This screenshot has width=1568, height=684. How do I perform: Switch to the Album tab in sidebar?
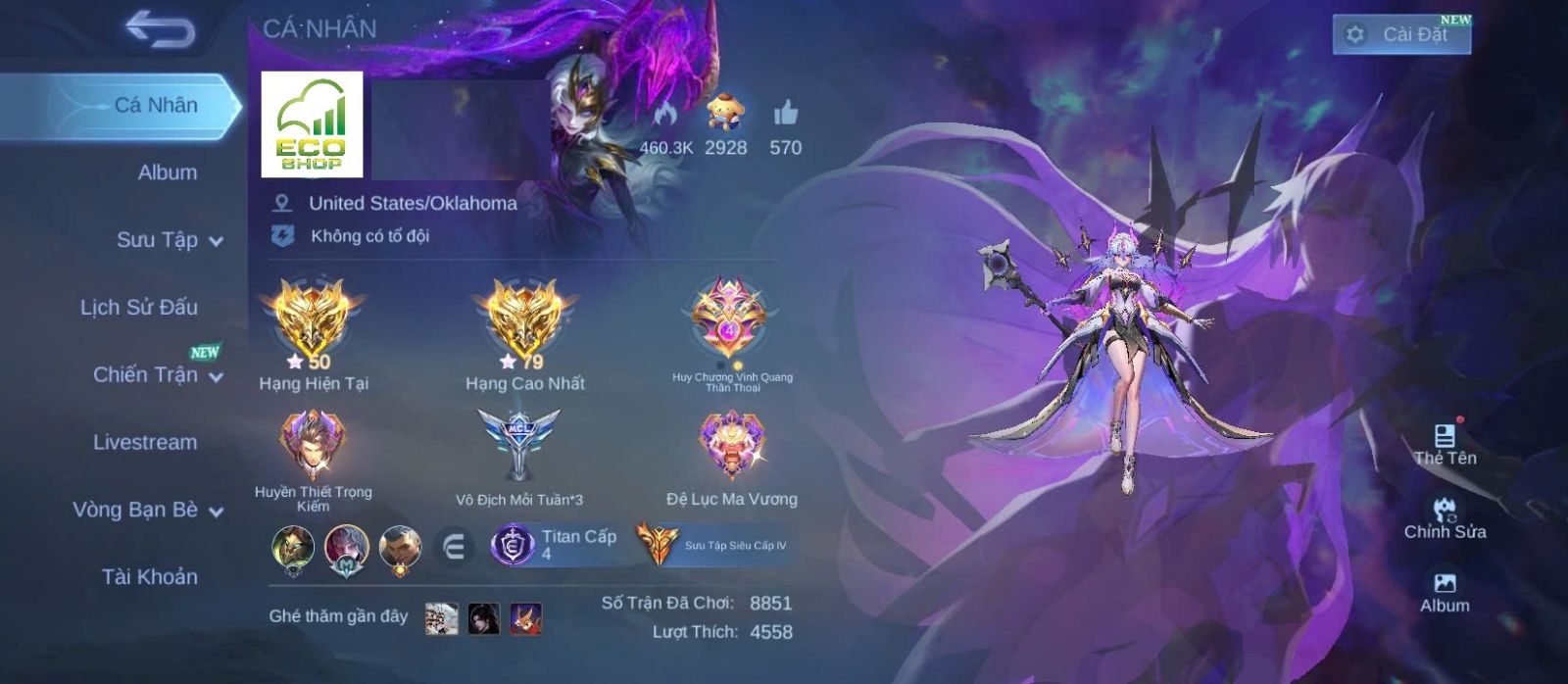pyautogui.click(x=167, y=172)
